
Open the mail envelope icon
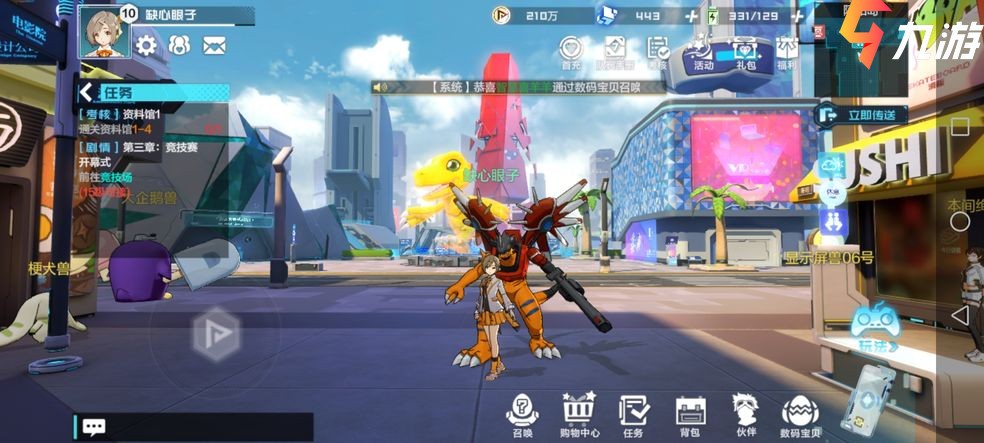click(x=214, y=45)
